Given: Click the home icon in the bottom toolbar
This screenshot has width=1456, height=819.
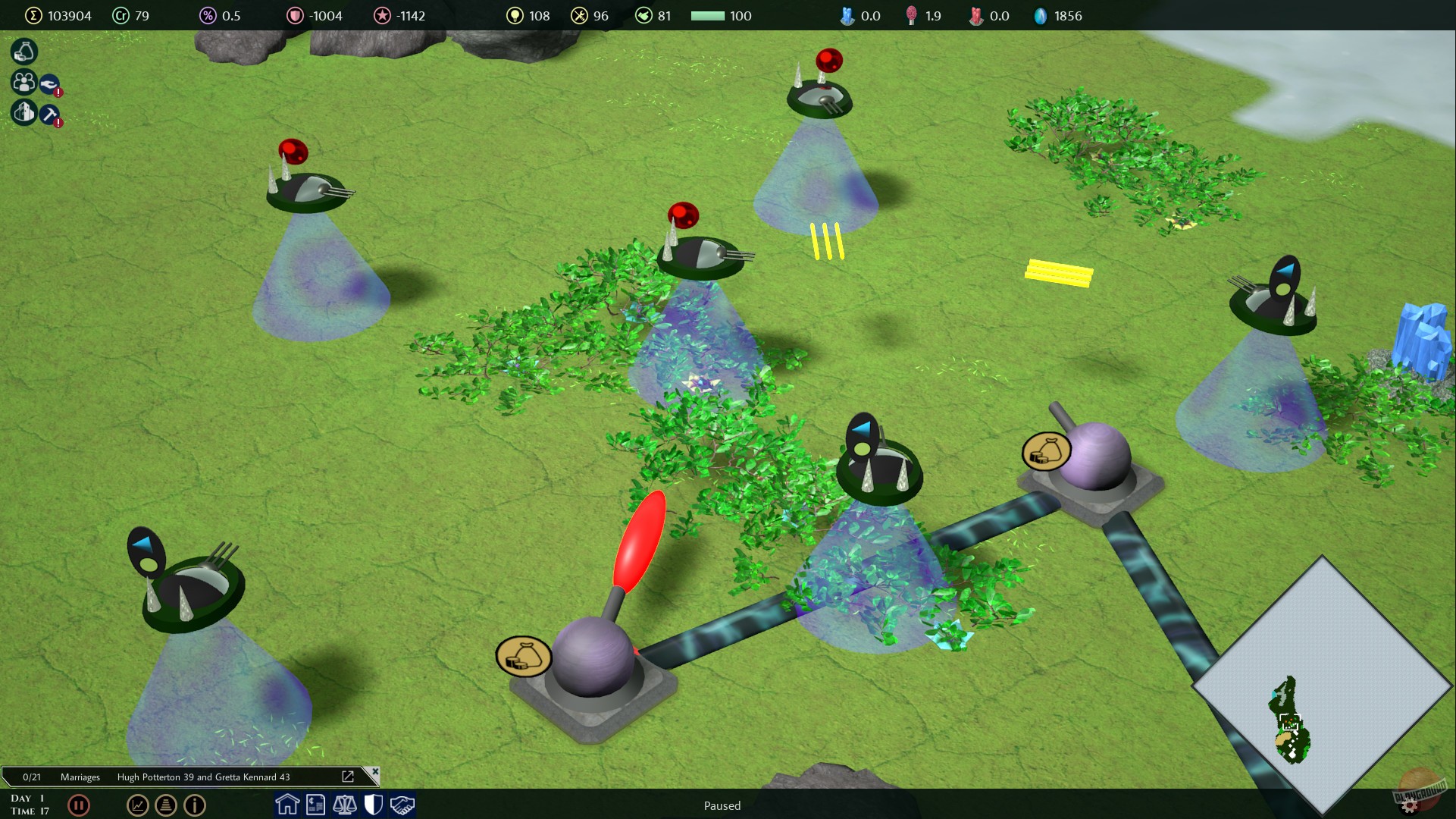Looking at the screenshot, I should [287, 805].
